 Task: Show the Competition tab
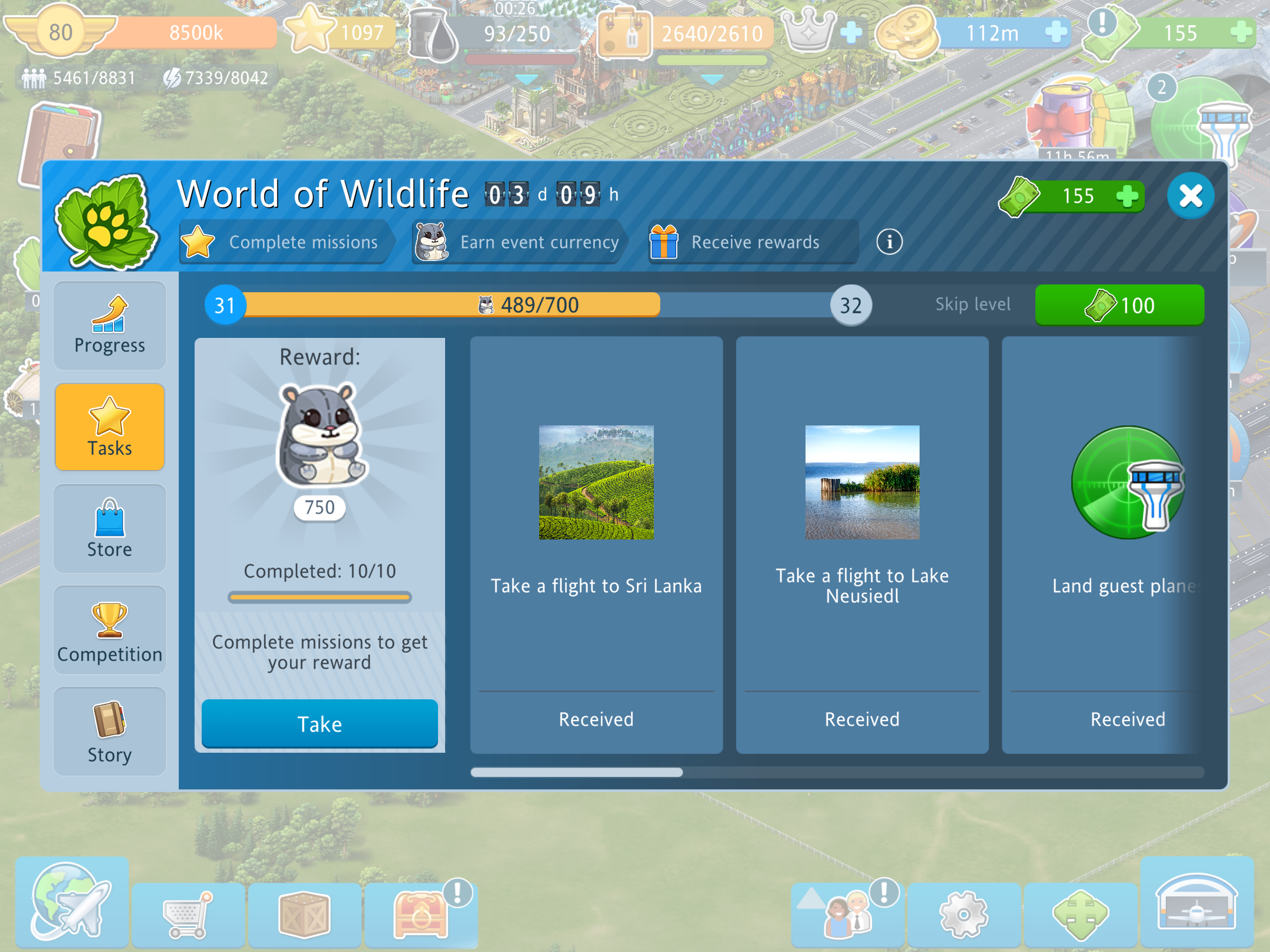[110, 631]
